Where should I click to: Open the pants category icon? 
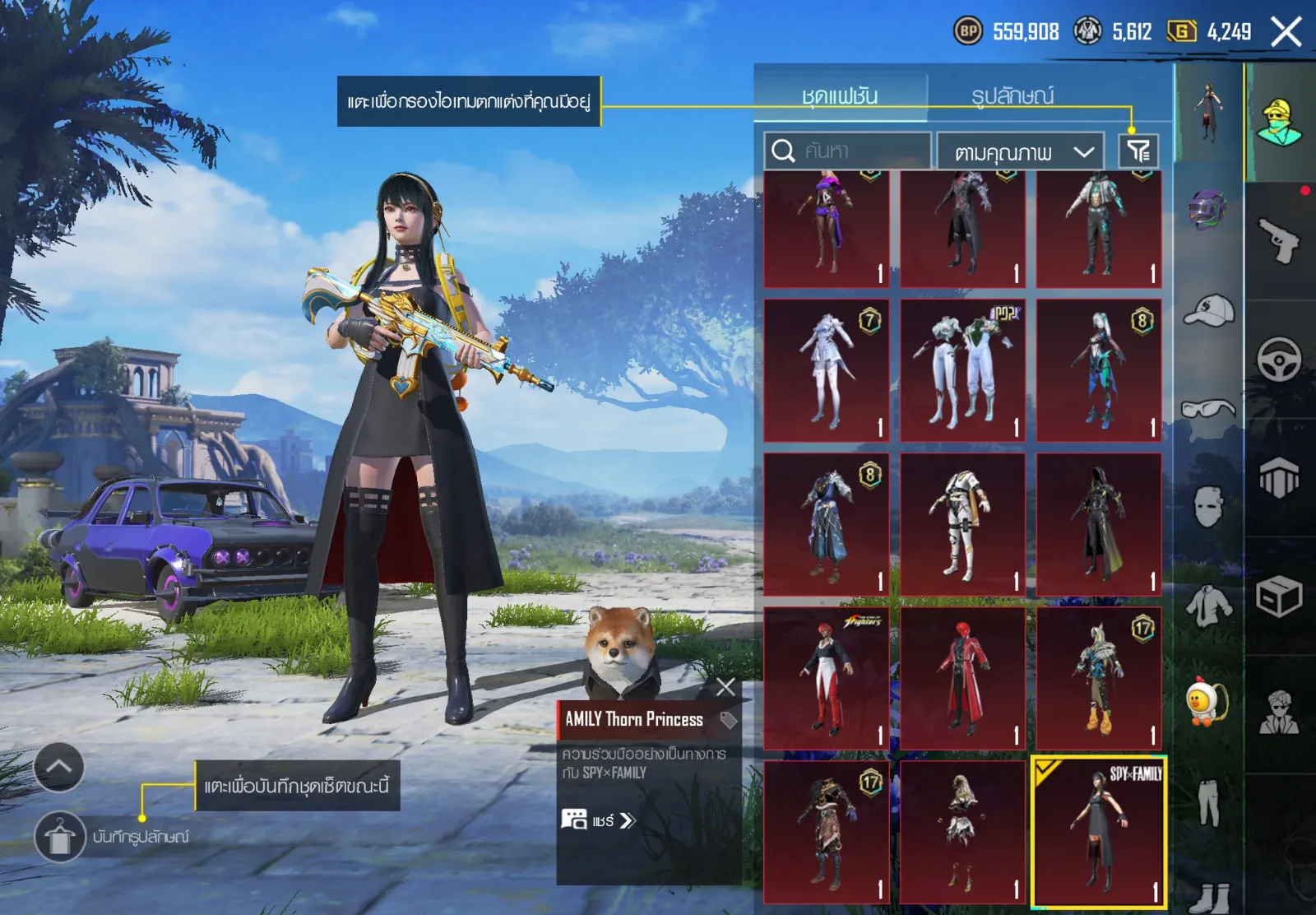tap(1207, 802)
